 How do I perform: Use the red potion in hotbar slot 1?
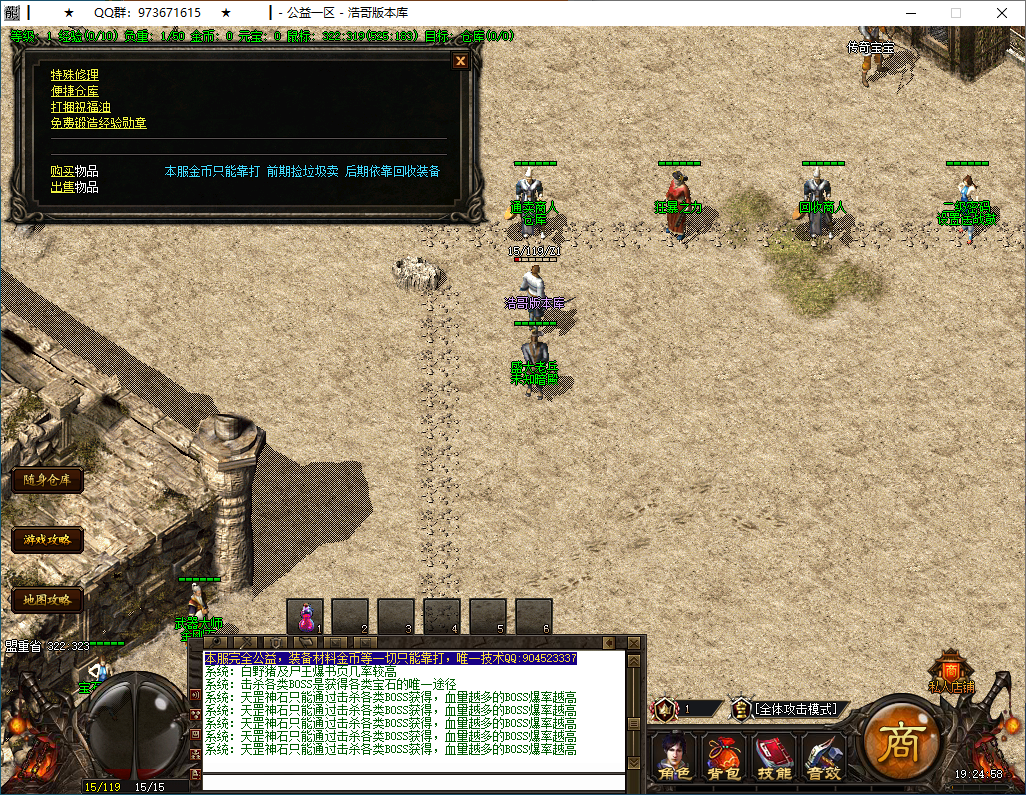click(x=305, y=616)
